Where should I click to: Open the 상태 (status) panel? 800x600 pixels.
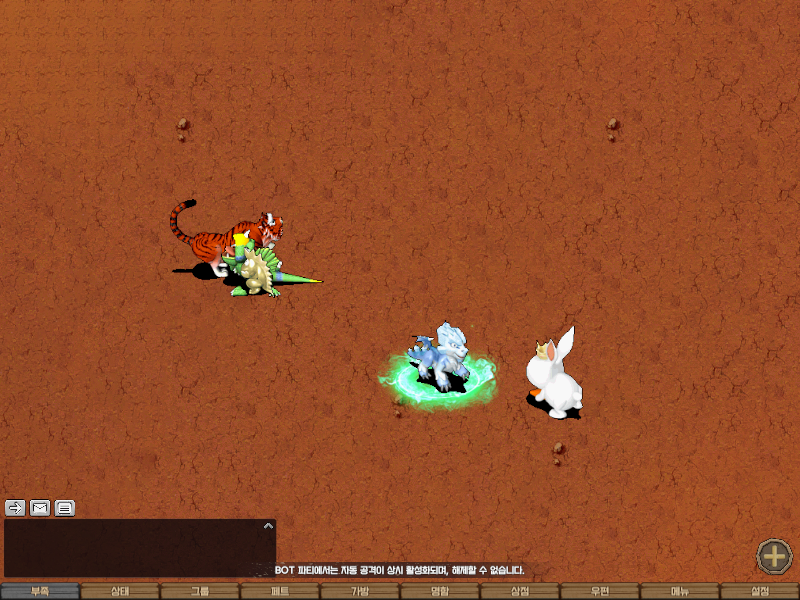(120, 591)
